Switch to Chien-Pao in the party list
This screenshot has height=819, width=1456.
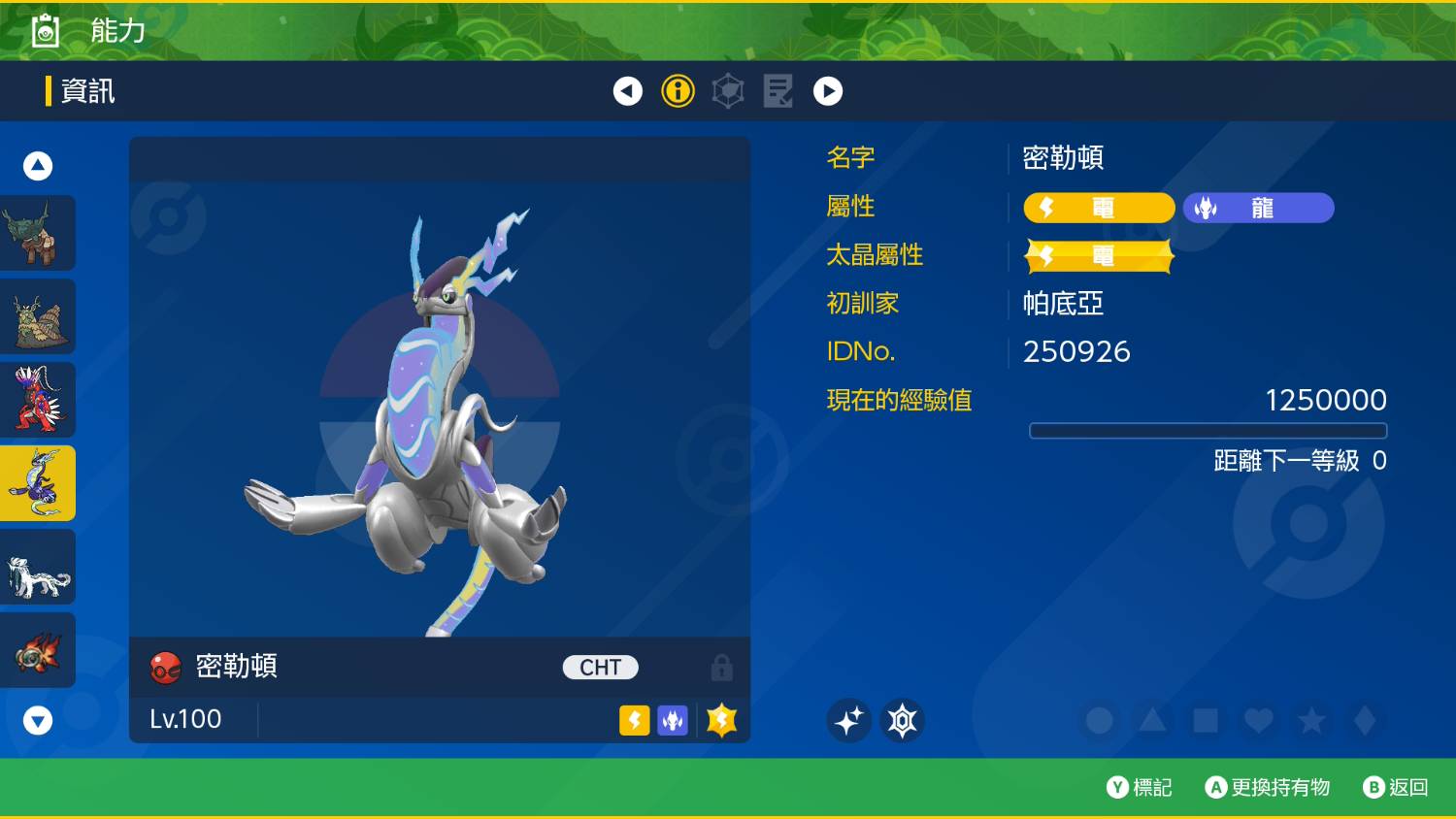click(38, 567)
